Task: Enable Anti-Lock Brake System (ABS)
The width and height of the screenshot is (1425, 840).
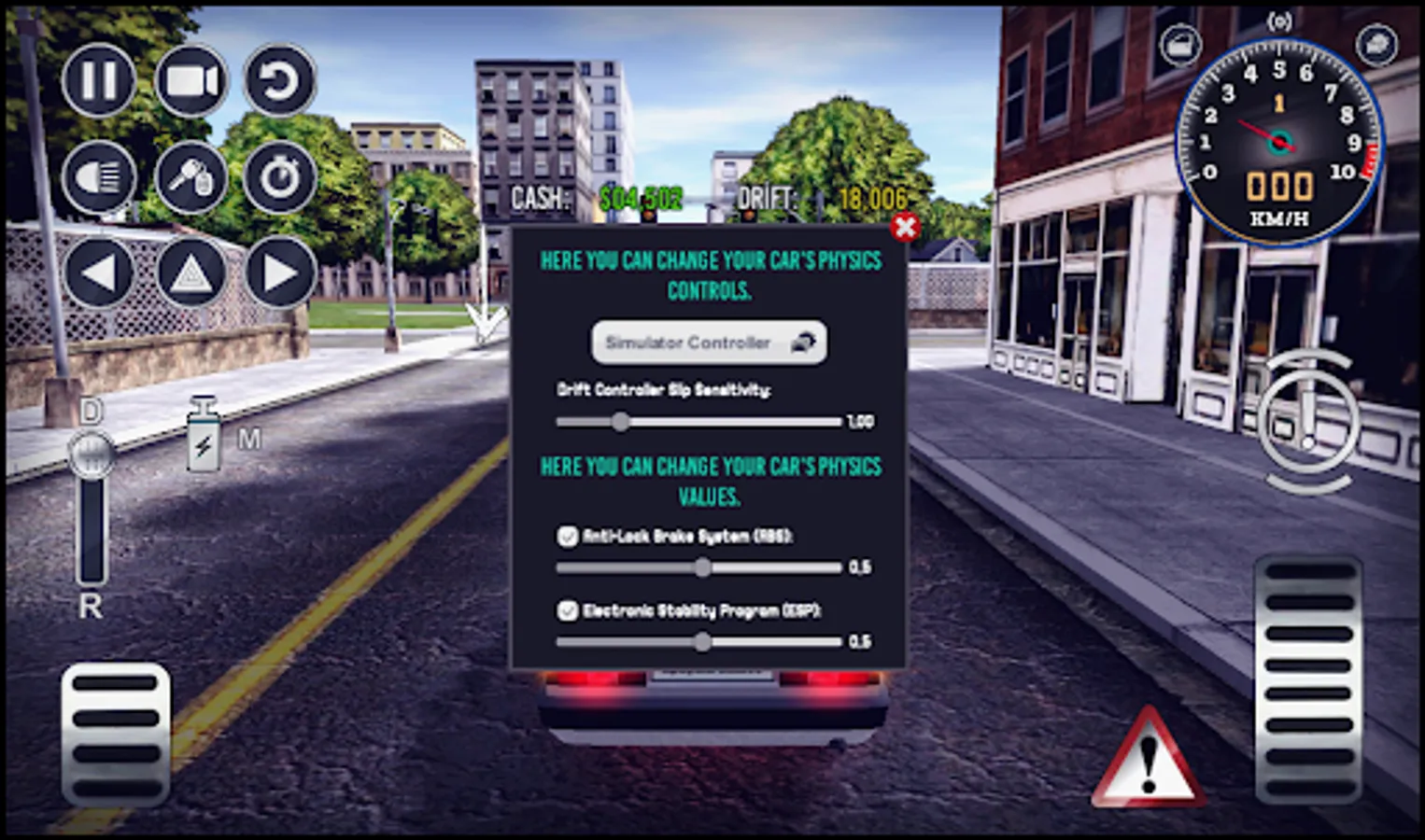Action: pos(566,536)
